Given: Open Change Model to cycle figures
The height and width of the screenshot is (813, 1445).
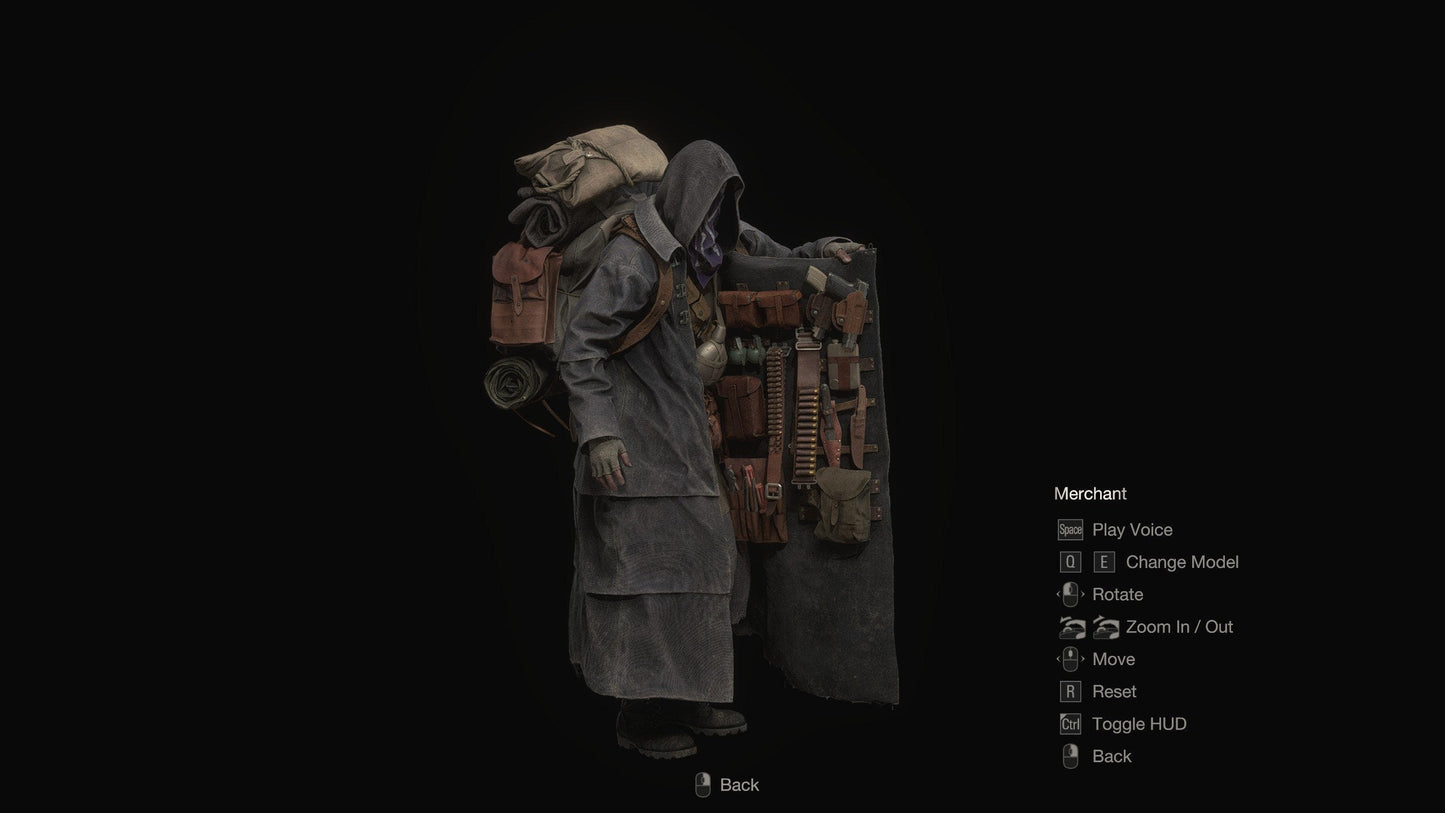Looking at the screenshot, I should pyautogui.click(x=1182, y=560).
